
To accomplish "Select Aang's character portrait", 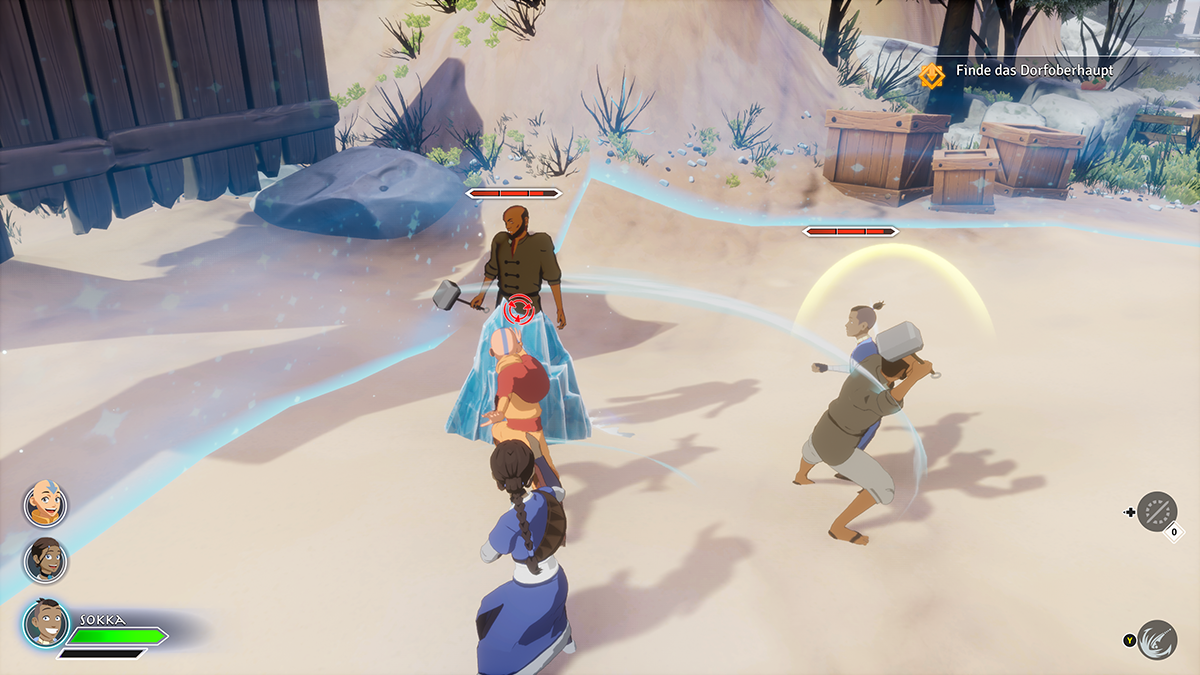I will (45, 503).
